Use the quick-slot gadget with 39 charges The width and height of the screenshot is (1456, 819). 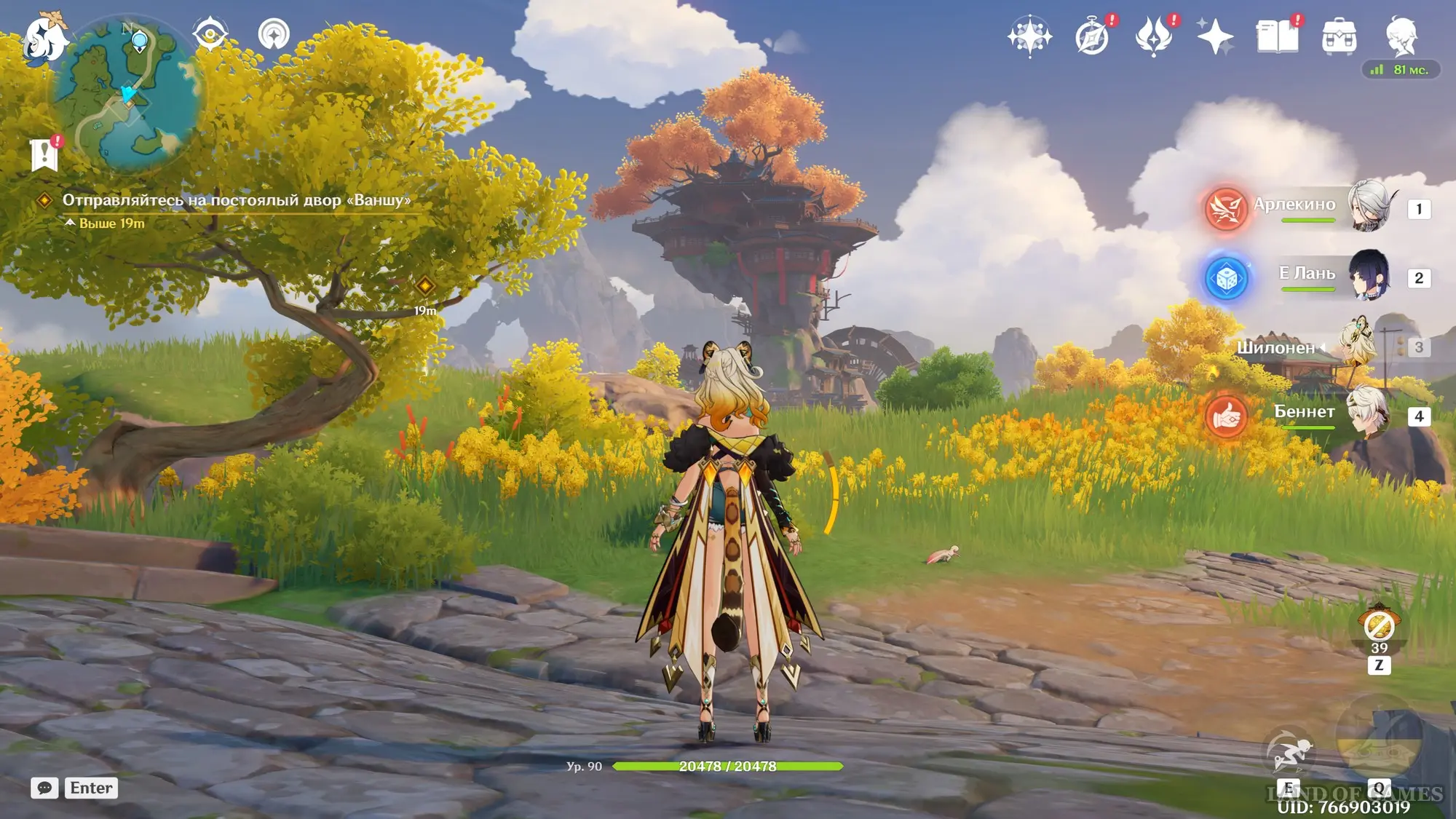[1379, 626]
